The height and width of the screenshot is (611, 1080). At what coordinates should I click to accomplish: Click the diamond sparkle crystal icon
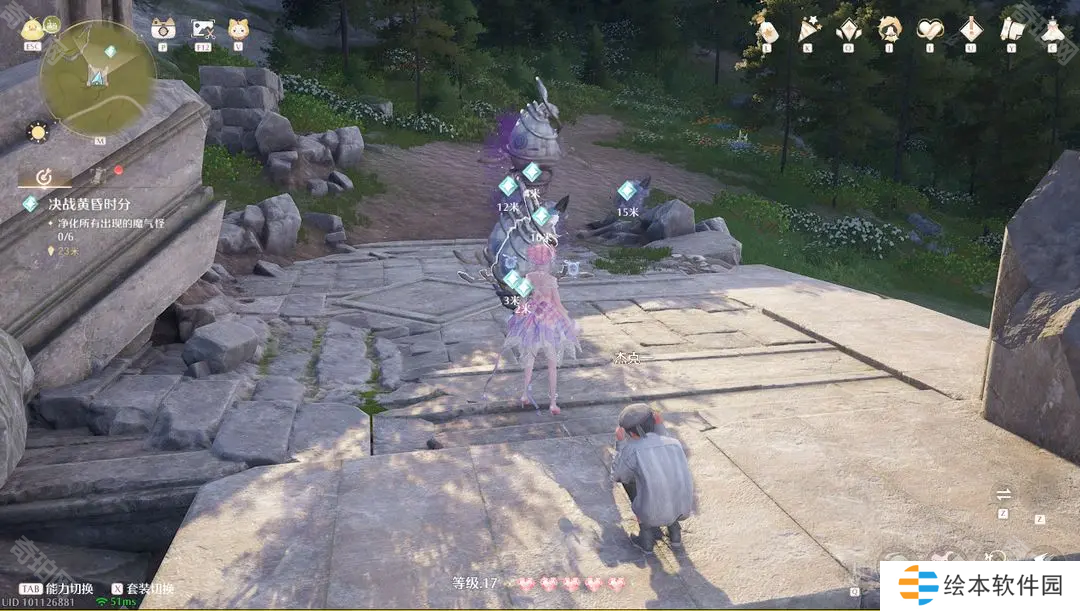click(x=848, y=28)
